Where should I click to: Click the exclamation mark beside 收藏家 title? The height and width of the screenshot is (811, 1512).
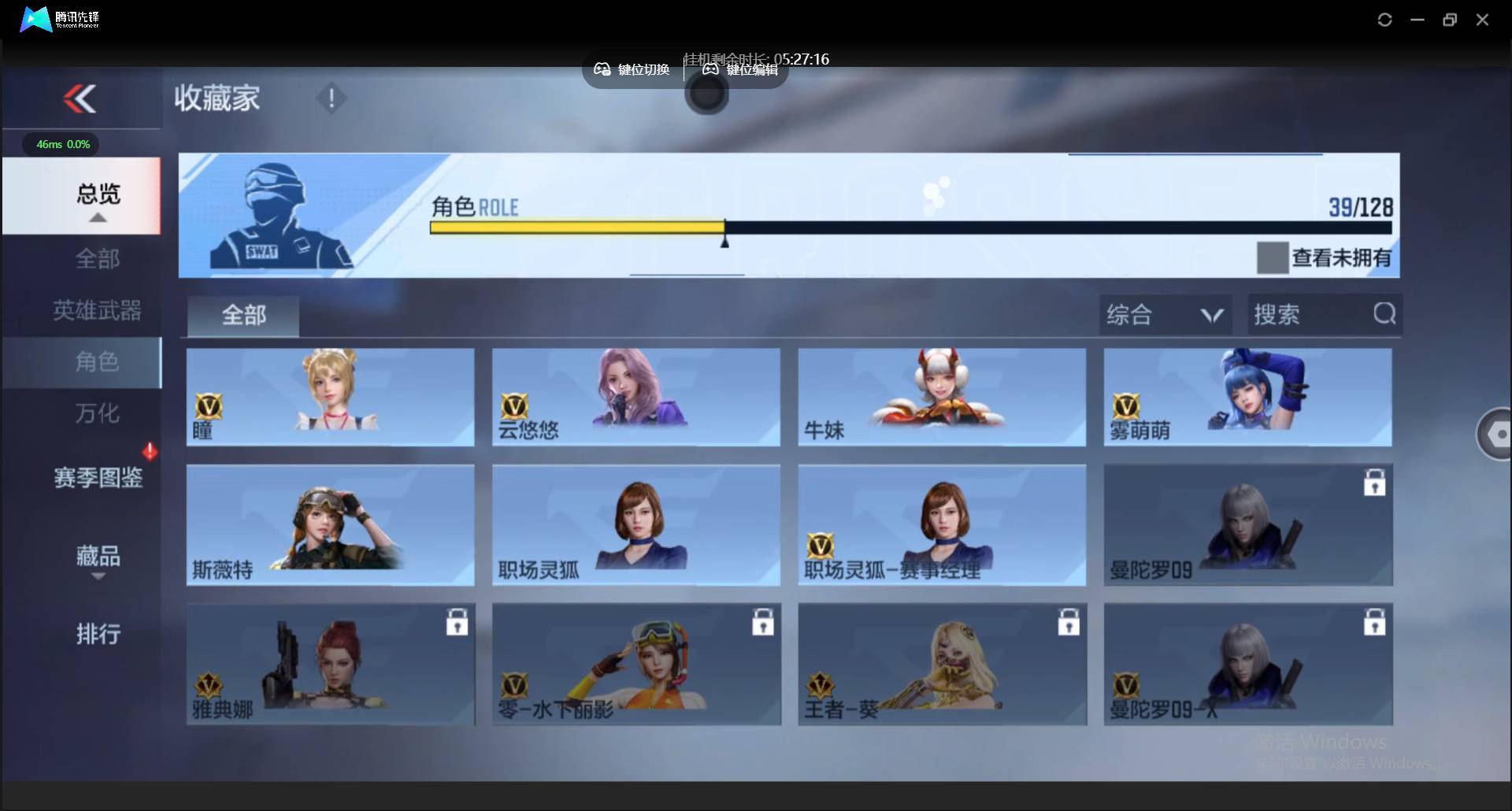coord(331,98)
